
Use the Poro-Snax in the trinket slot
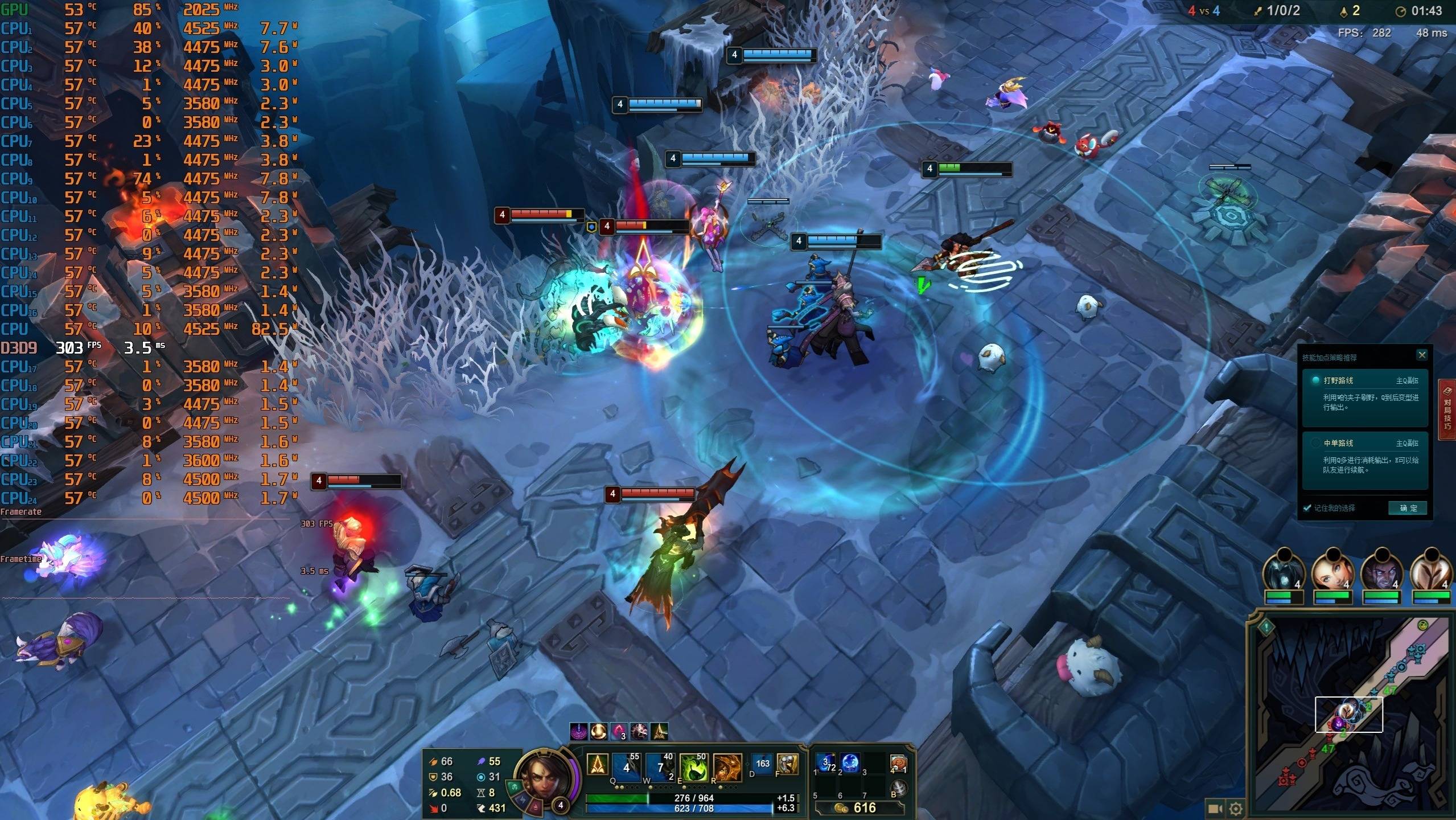tap(898, 764)
